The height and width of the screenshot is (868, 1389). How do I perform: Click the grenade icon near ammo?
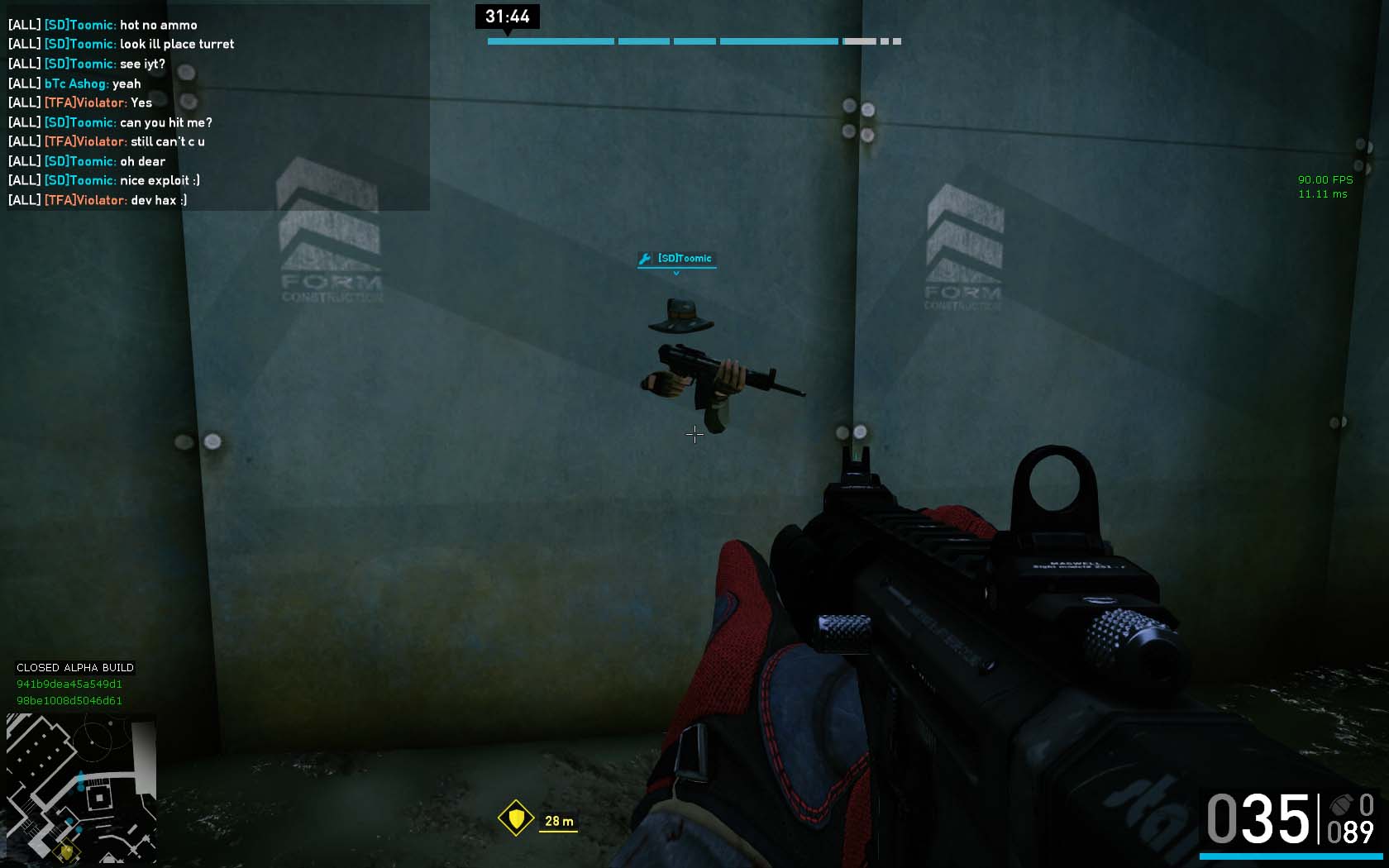tap(1341, 804)
